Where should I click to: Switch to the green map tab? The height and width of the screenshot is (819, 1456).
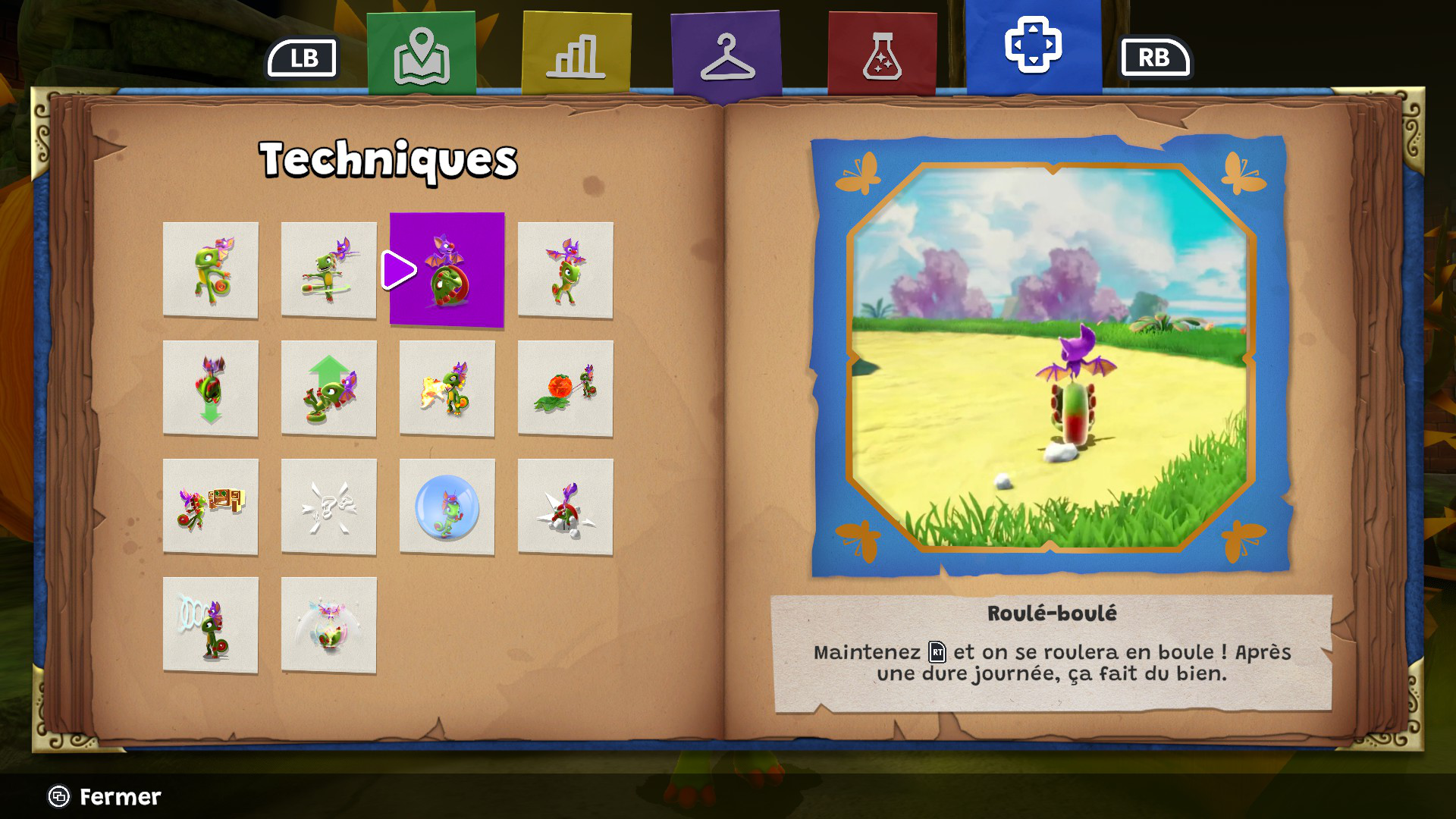click(422, 55)
